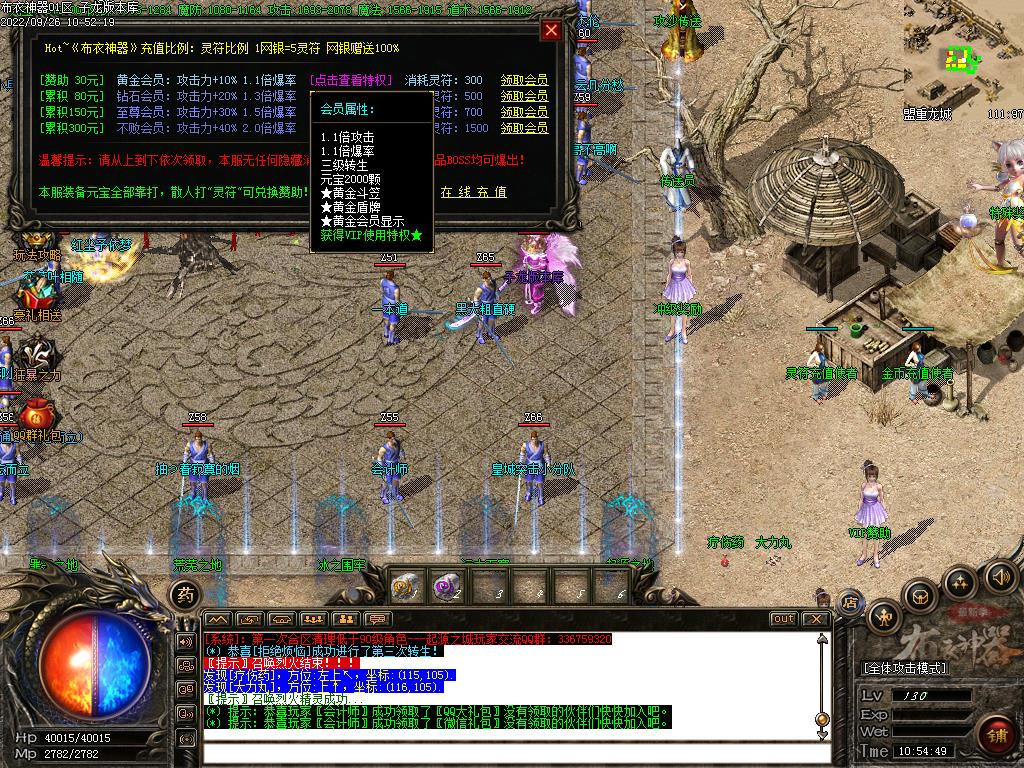Open the character warrior icon panel

[886, 615]
